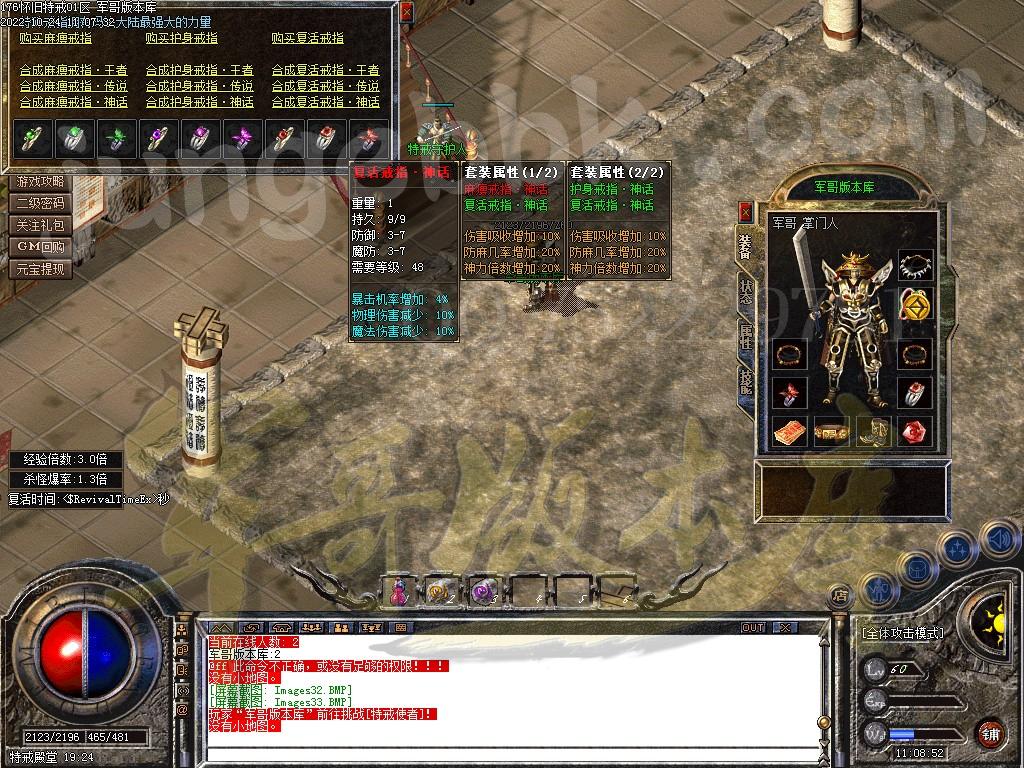Select the equipped boots slot

(x=872, y=432)
